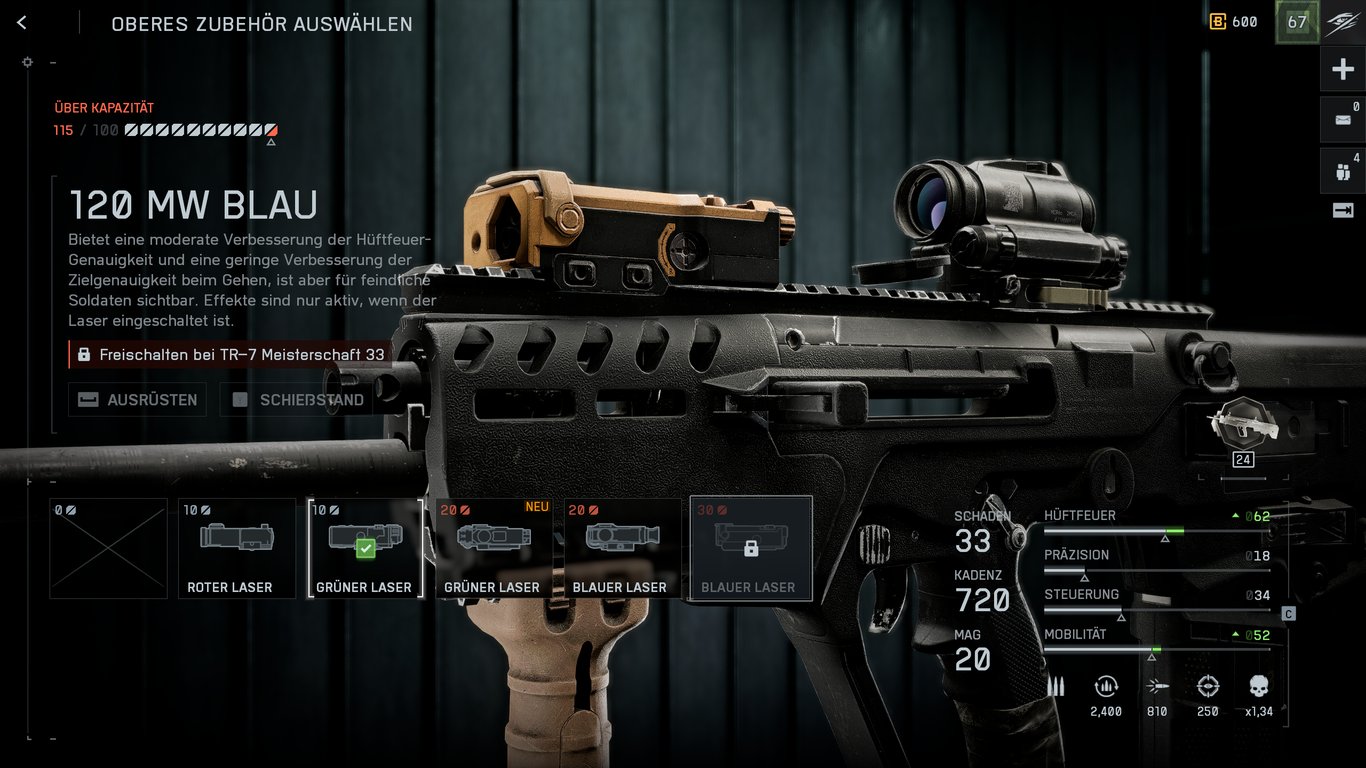Click the weapon preview thumbnail labeled 24
Screen dimensions: 1366x768
pos(1243,430)
